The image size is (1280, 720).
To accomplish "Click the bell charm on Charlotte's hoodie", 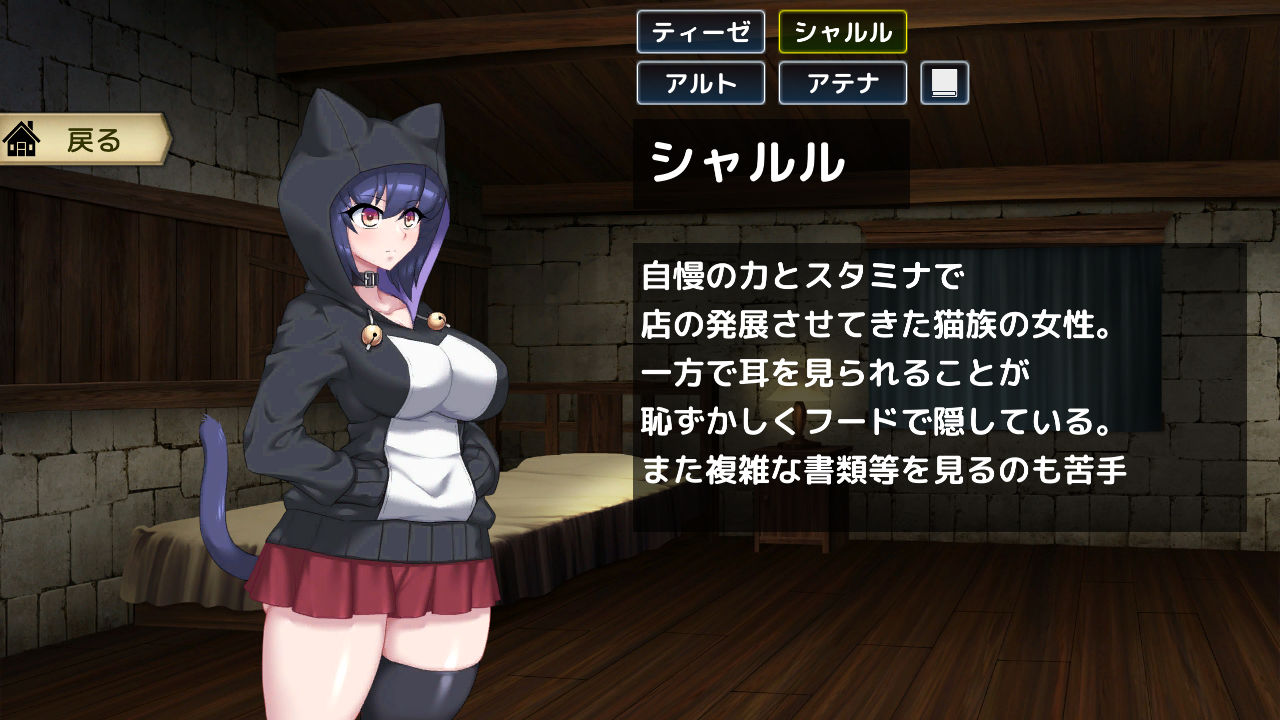I will [372, 335].
